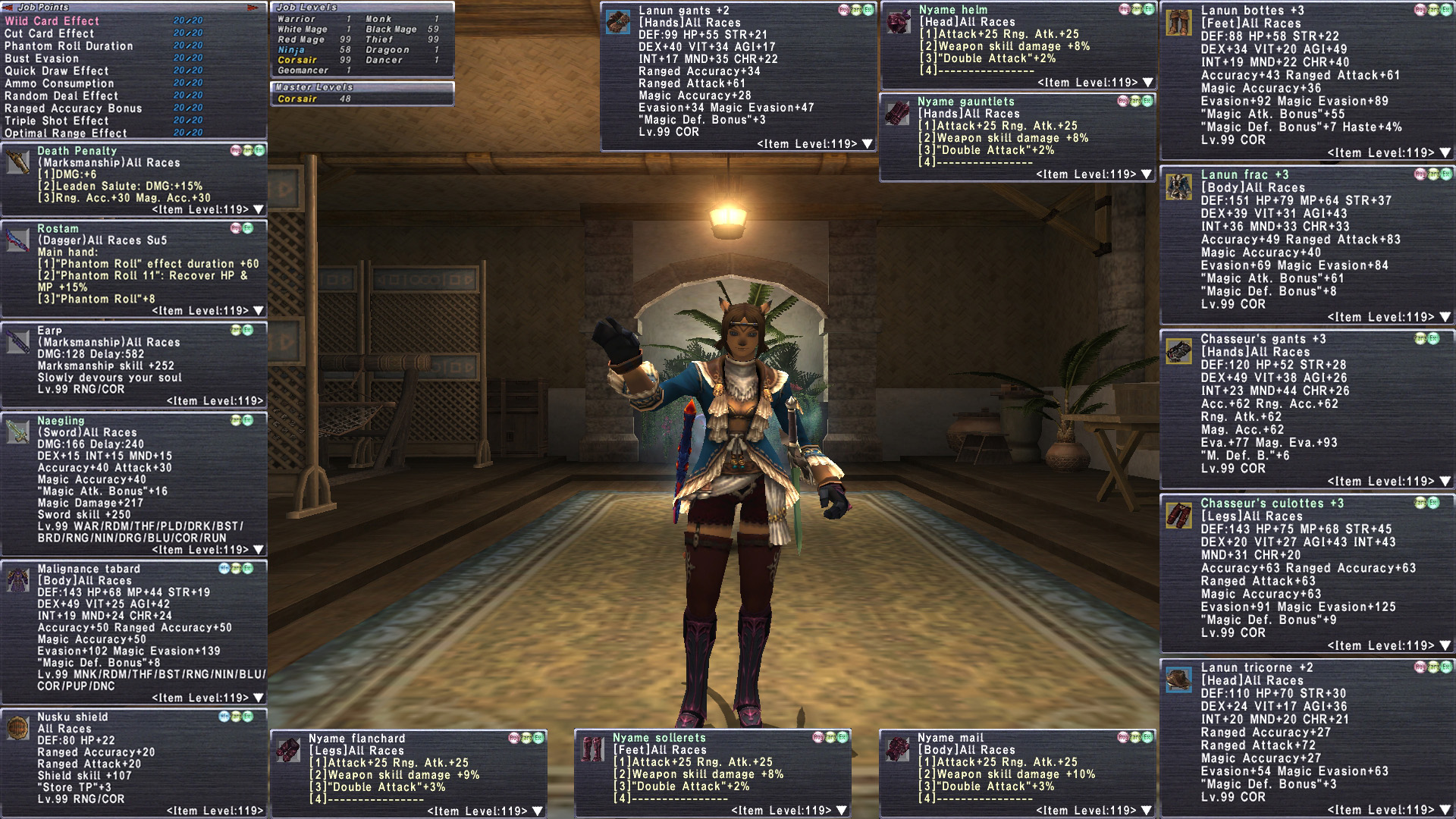The width and height of the screenshot is (1456, 819).
Task: Click the Lanun frac +3 icon
Action: tap(1179, 187)
